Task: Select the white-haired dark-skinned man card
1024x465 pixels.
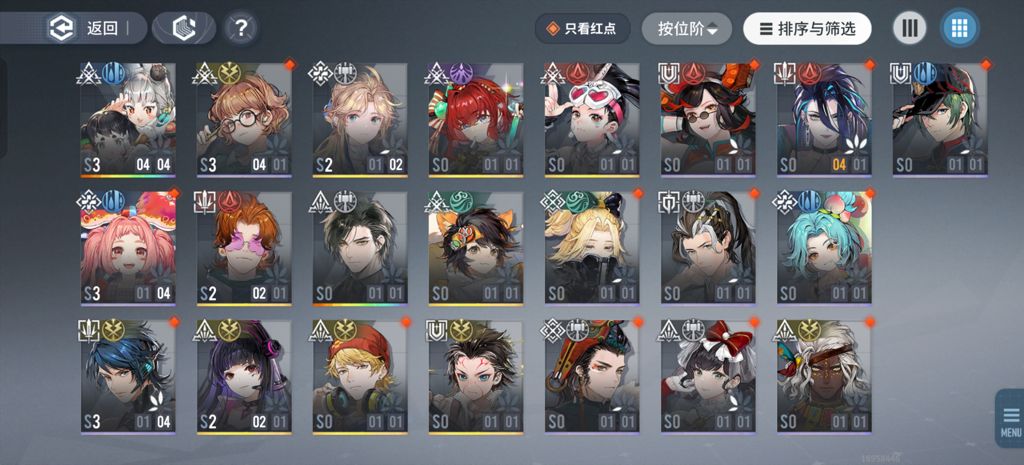Action: pos(824,376)
